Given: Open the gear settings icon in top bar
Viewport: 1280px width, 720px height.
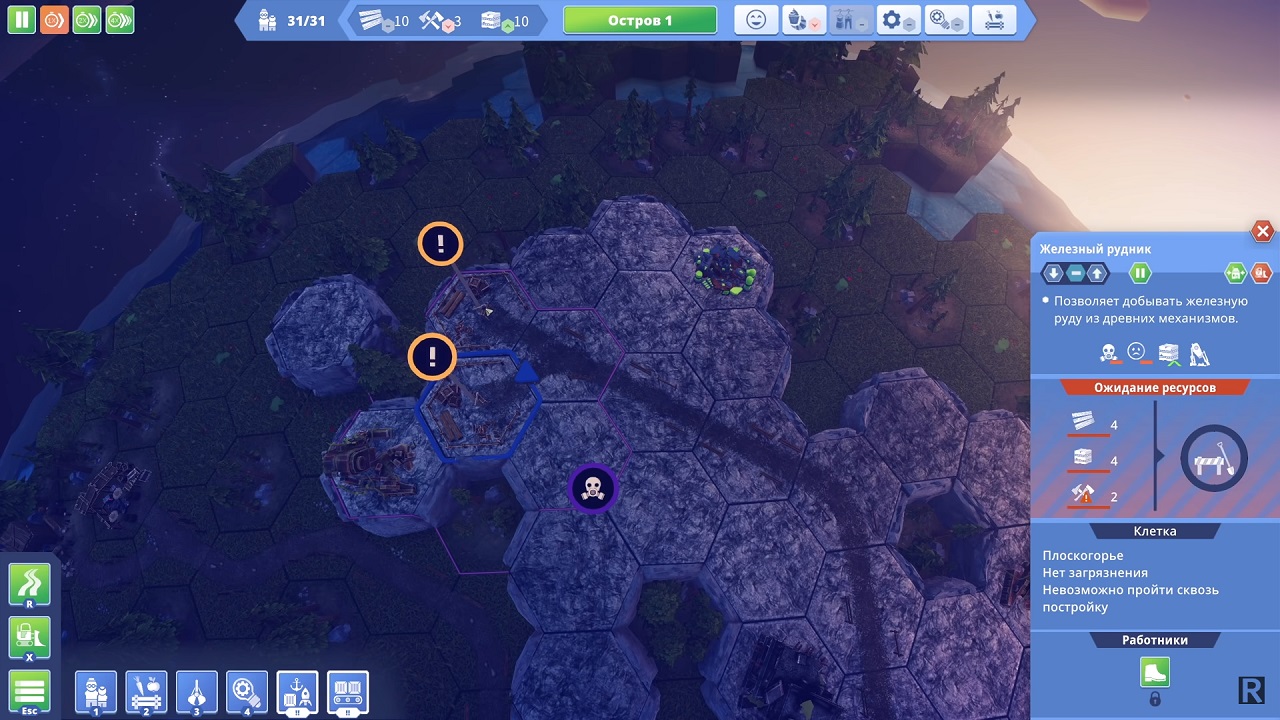Looking at the screenshot, I should pyautogui.click(x=897, y=20).
